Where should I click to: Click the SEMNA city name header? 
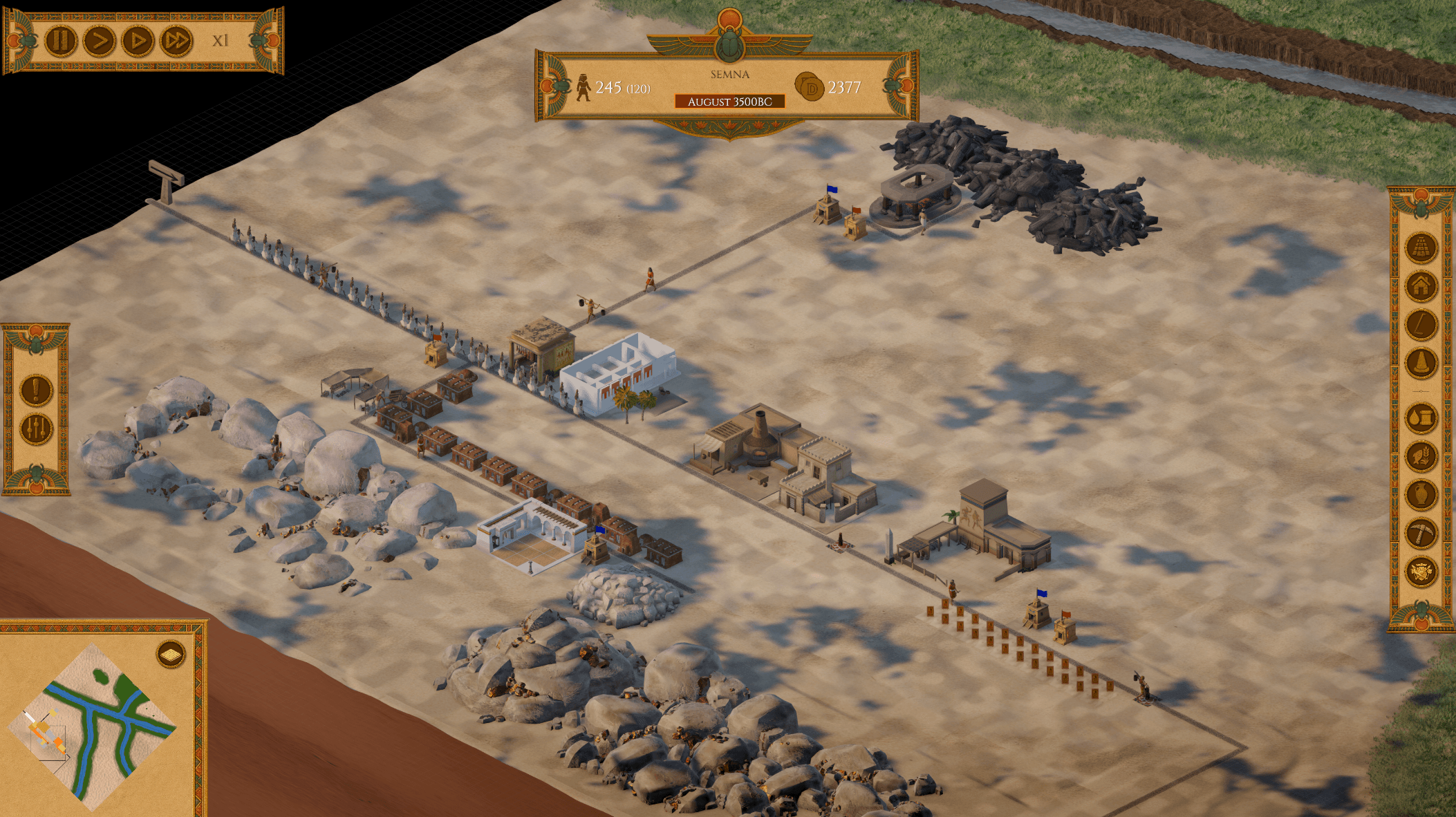tap(730, 72)
